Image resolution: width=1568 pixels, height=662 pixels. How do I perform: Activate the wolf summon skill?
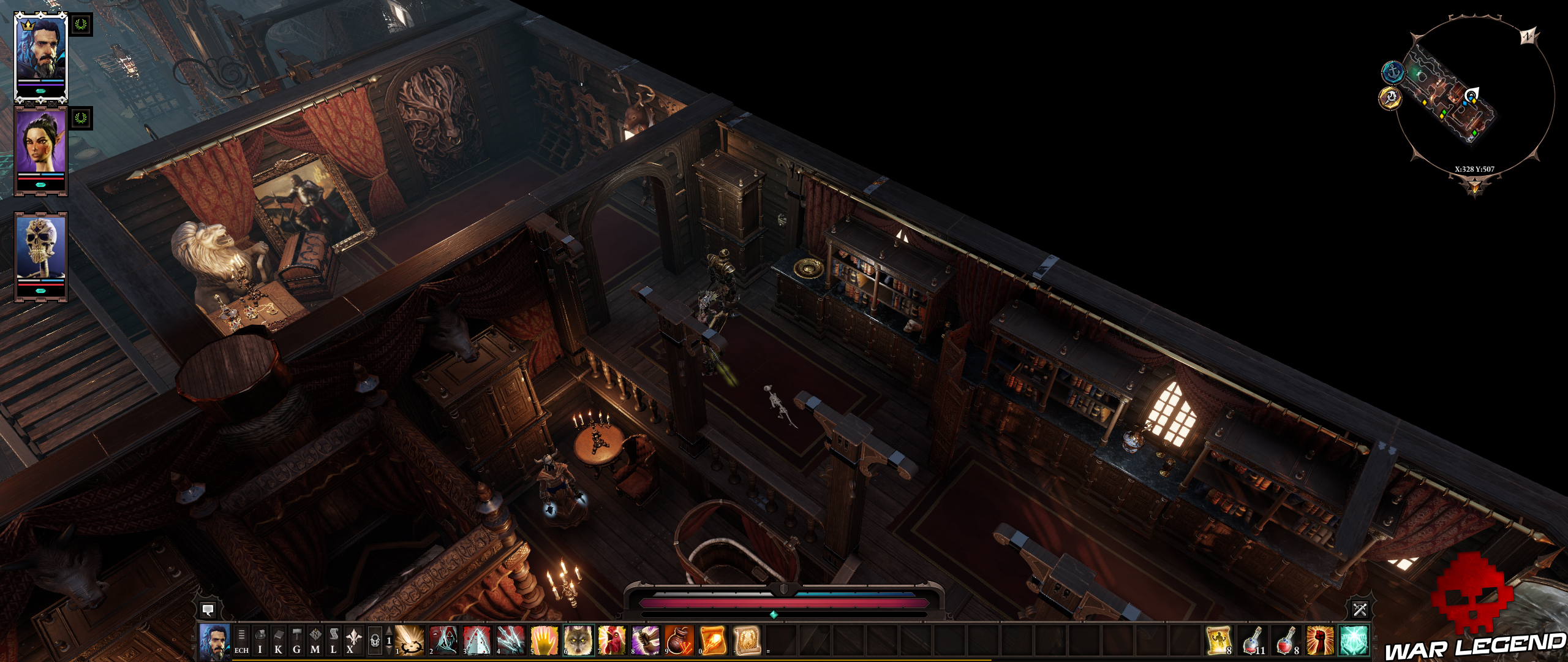(x=578, y=641)
